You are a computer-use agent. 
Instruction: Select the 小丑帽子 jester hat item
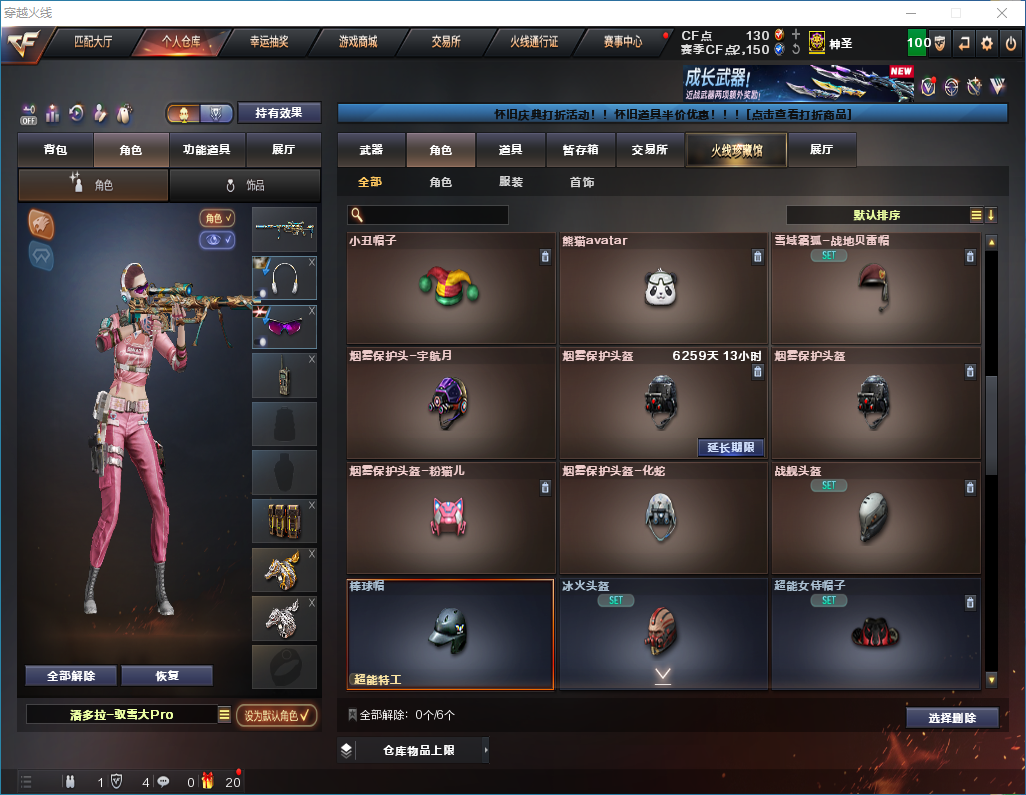tap(450, 288)
